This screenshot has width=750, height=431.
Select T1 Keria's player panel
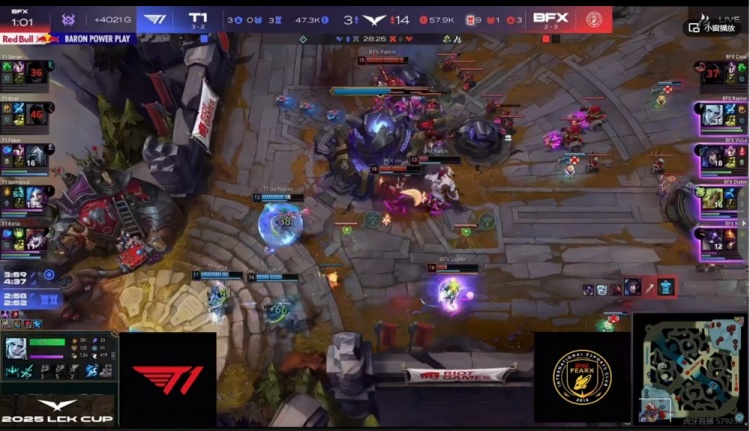coord(26,238)
